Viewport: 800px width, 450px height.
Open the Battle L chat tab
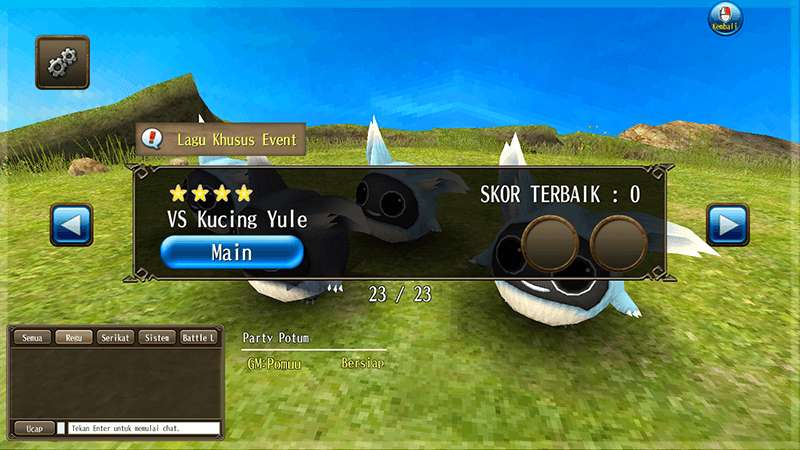(x=197, y=338)
